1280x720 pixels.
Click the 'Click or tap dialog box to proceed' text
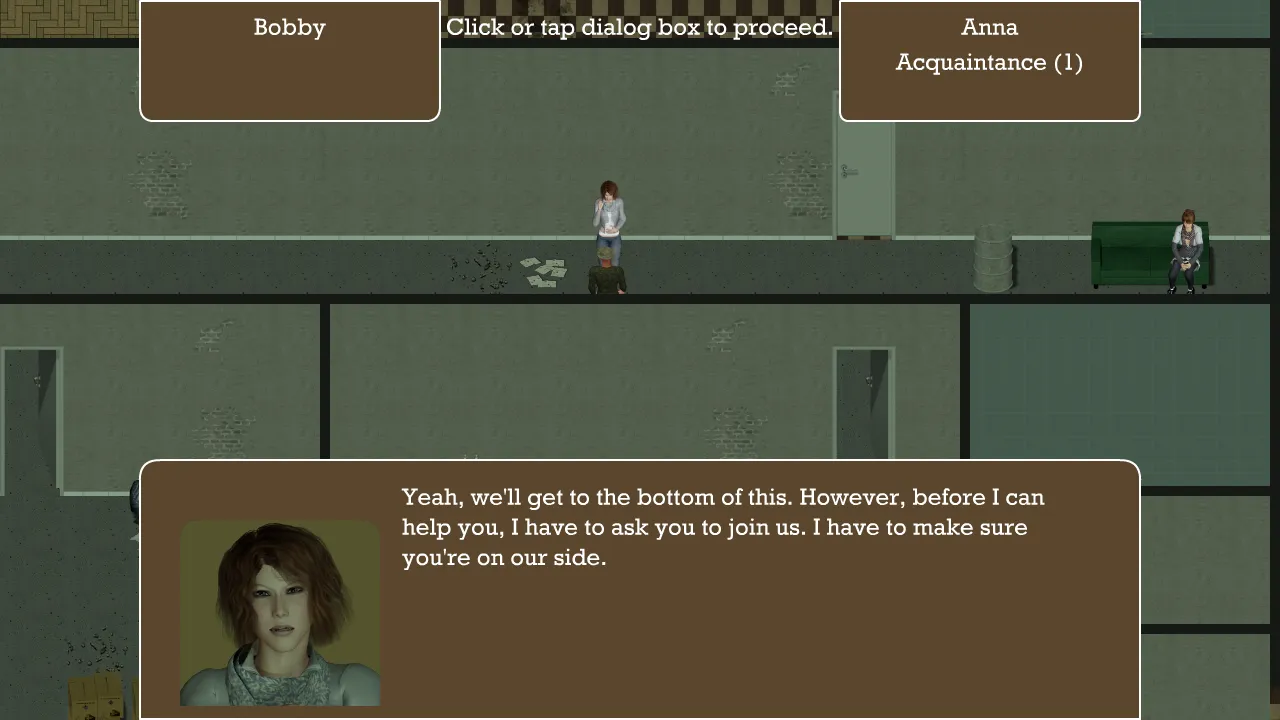coord(638,27)
